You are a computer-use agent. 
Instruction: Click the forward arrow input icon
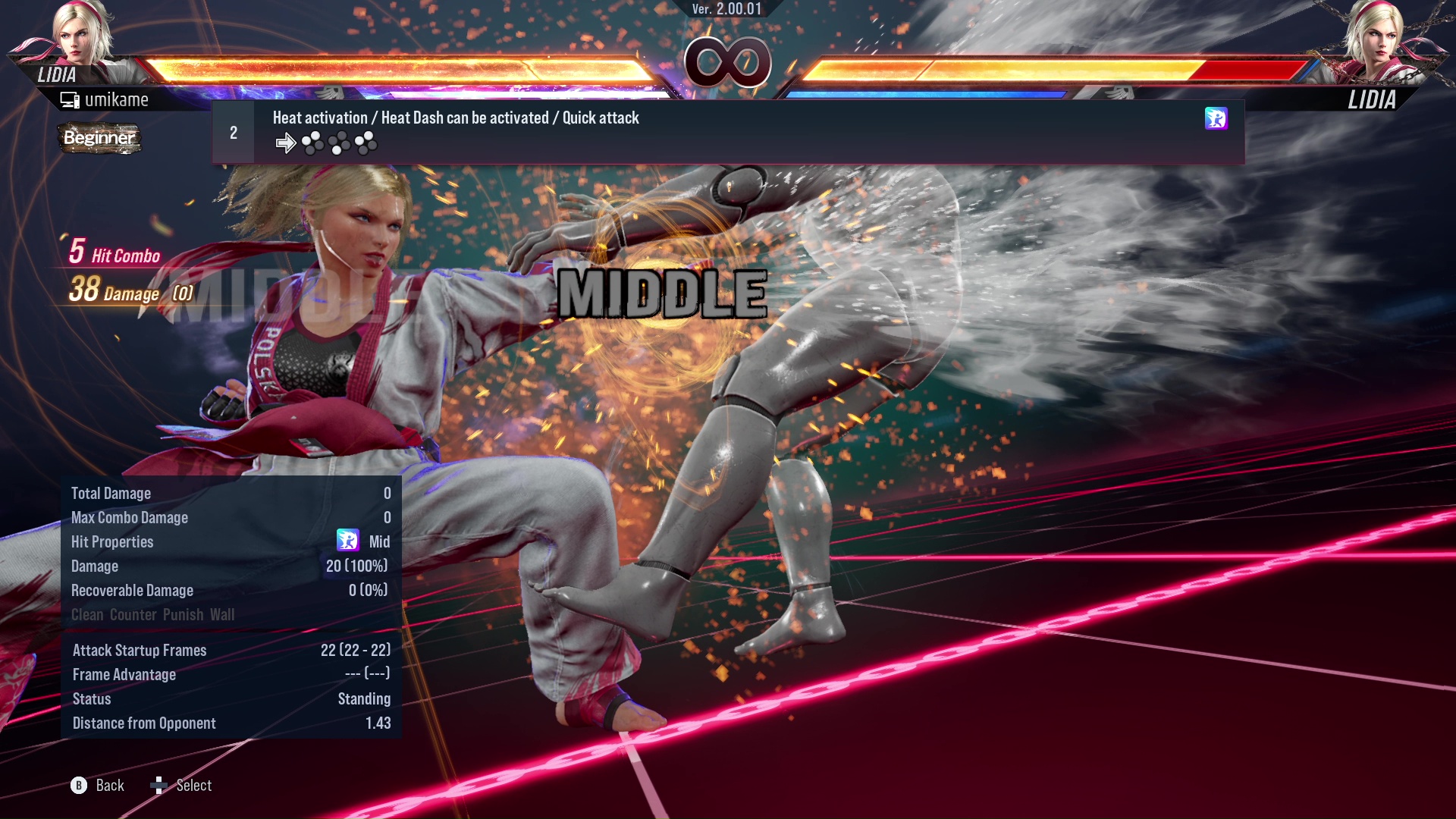[x=286, y=142]
